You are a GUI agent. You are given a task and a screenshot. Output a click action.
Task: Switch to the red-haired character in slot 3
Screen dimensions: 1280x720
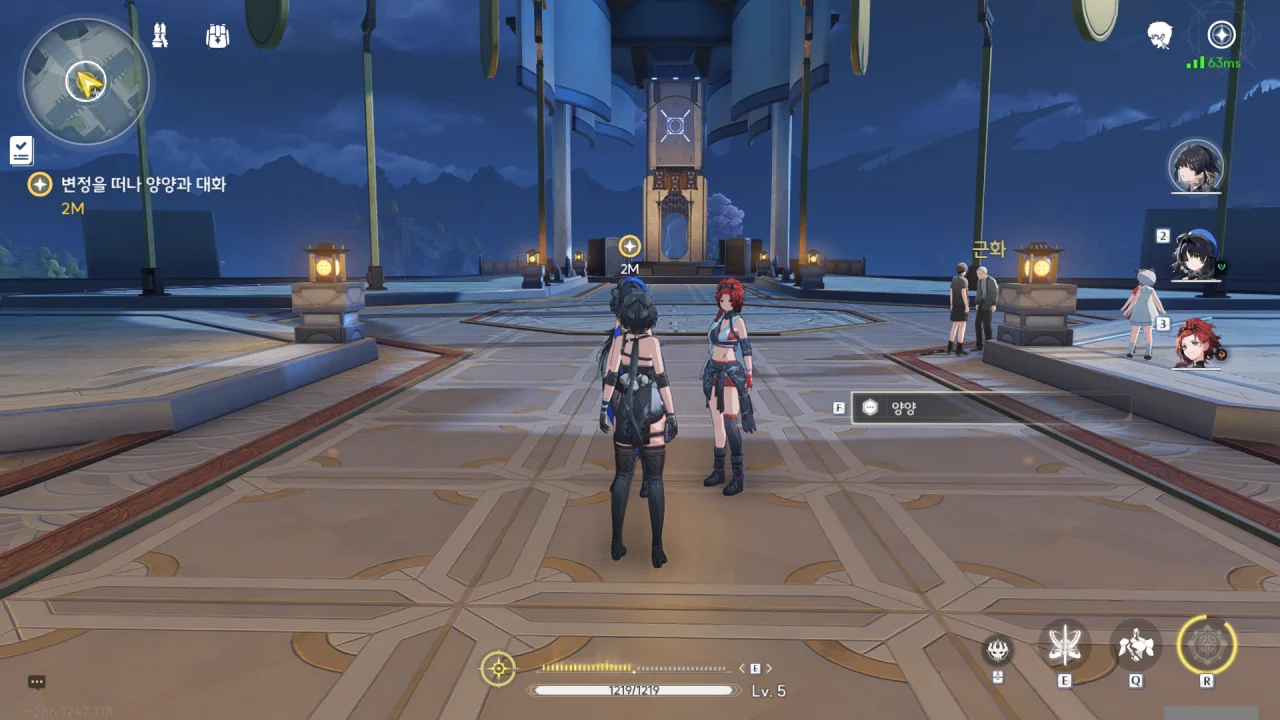1196,343
